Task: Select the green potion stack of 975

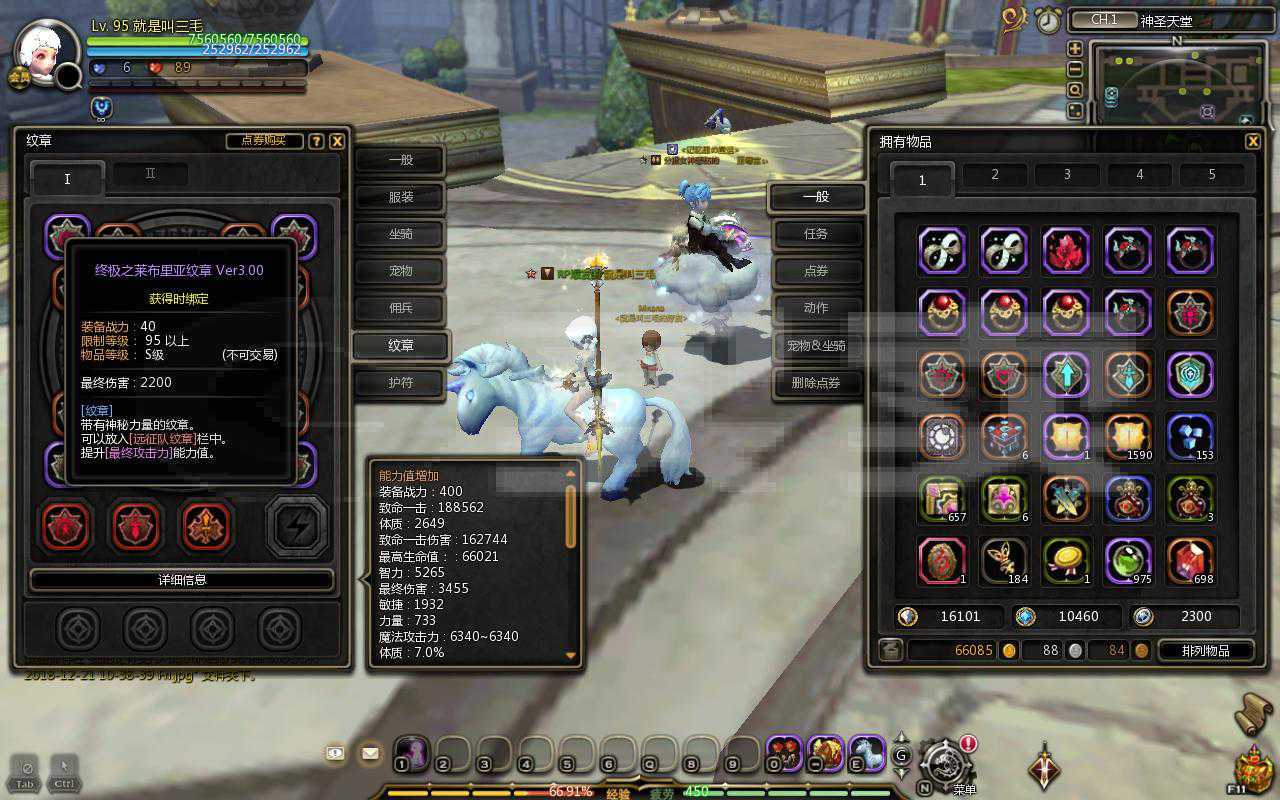Action: coord(1128,561)
